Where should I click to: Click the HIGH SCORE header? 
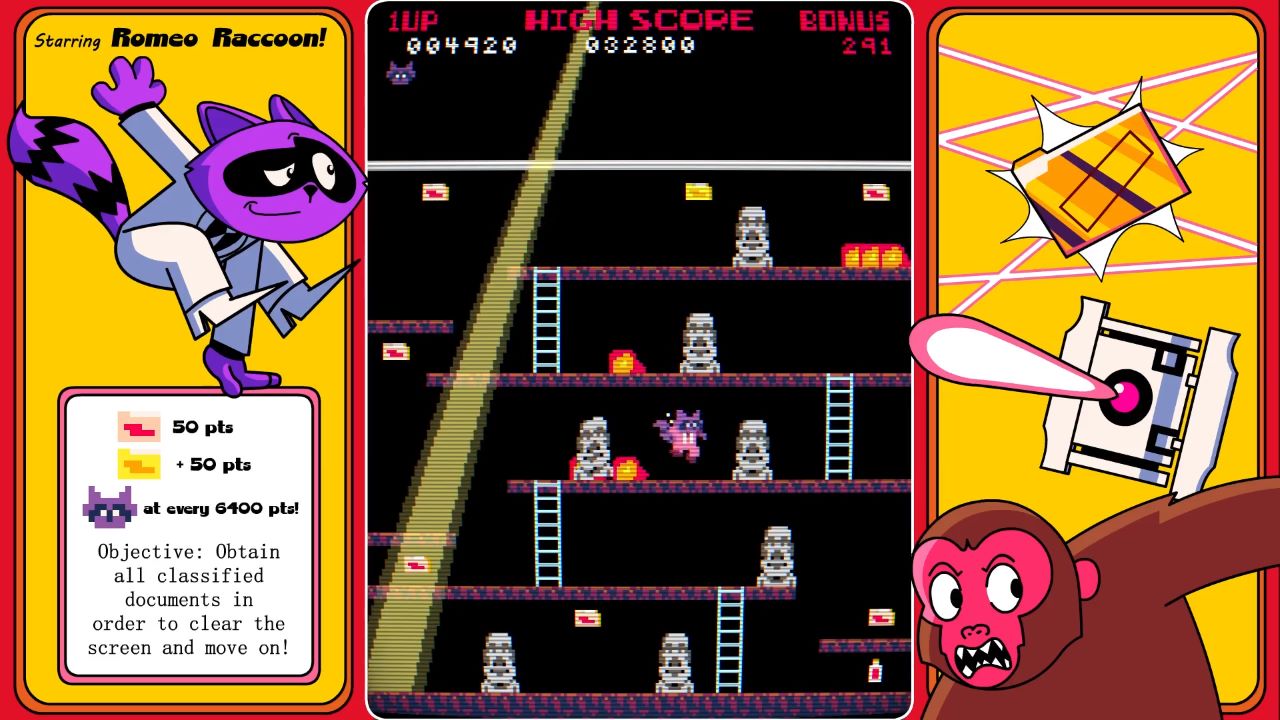click(x=637, y=18)
